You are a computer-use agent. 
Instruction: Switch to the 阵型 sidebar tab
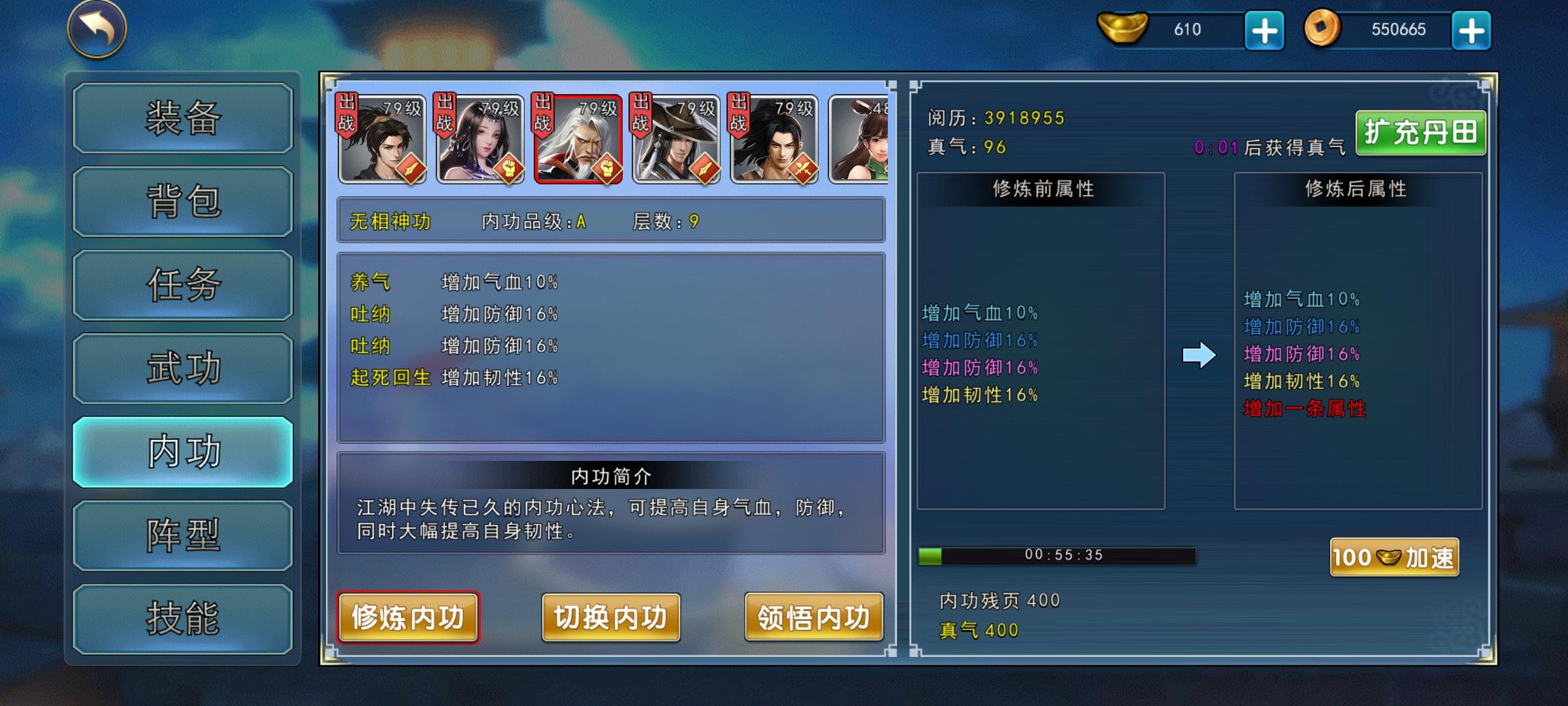(182, 535)
